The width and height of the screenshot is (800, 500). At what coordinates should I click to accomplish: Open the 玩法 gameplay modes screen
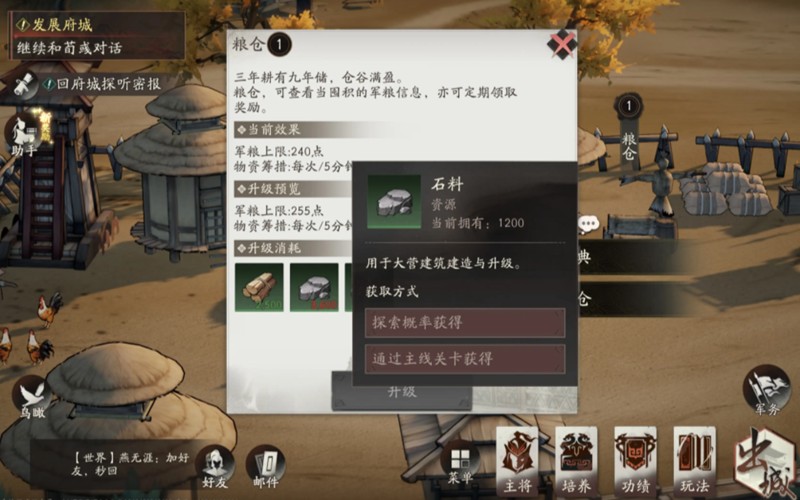click(x=694, y=460)
